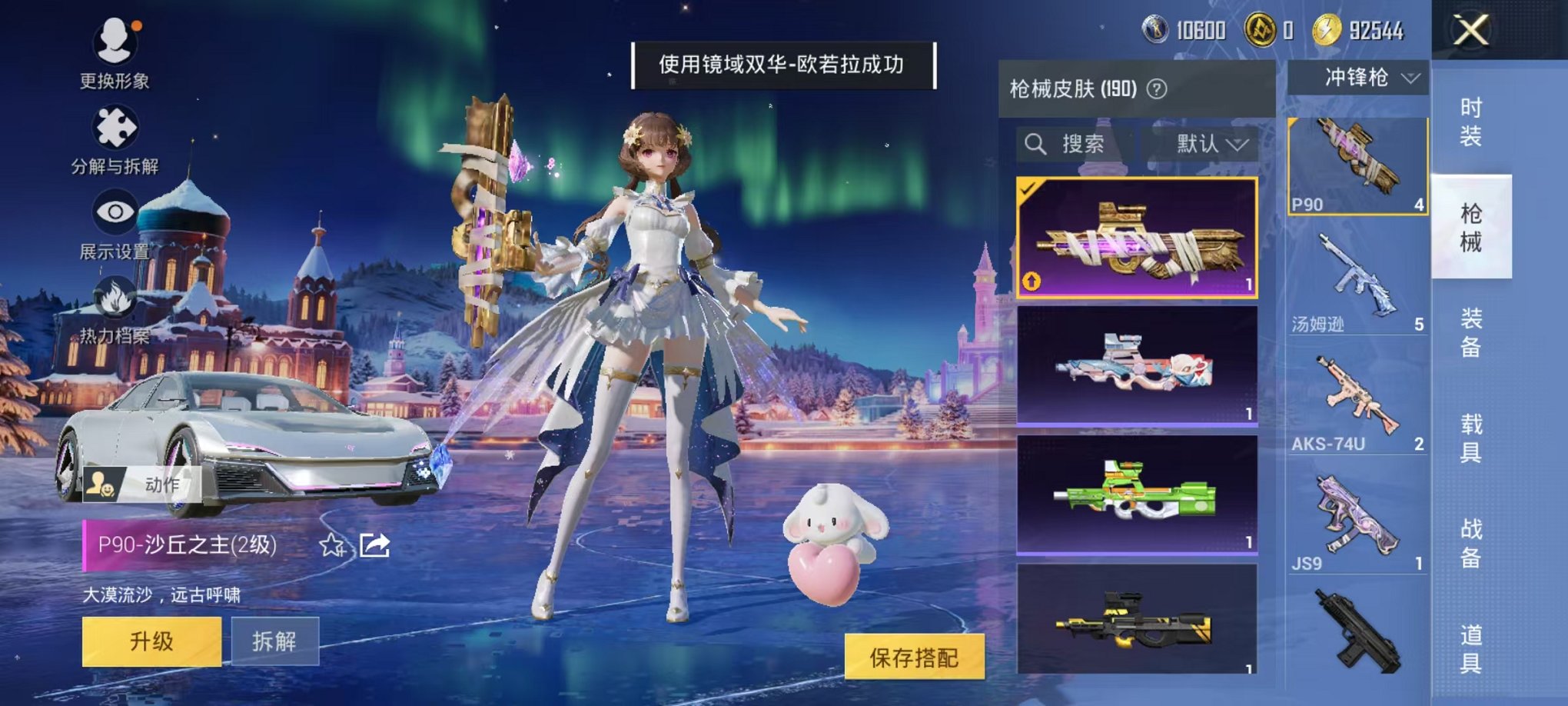Select the equipped checkmark on the gold P90 skin
Viewport: 1568px width, 706px height.
tap(1026, 188)
